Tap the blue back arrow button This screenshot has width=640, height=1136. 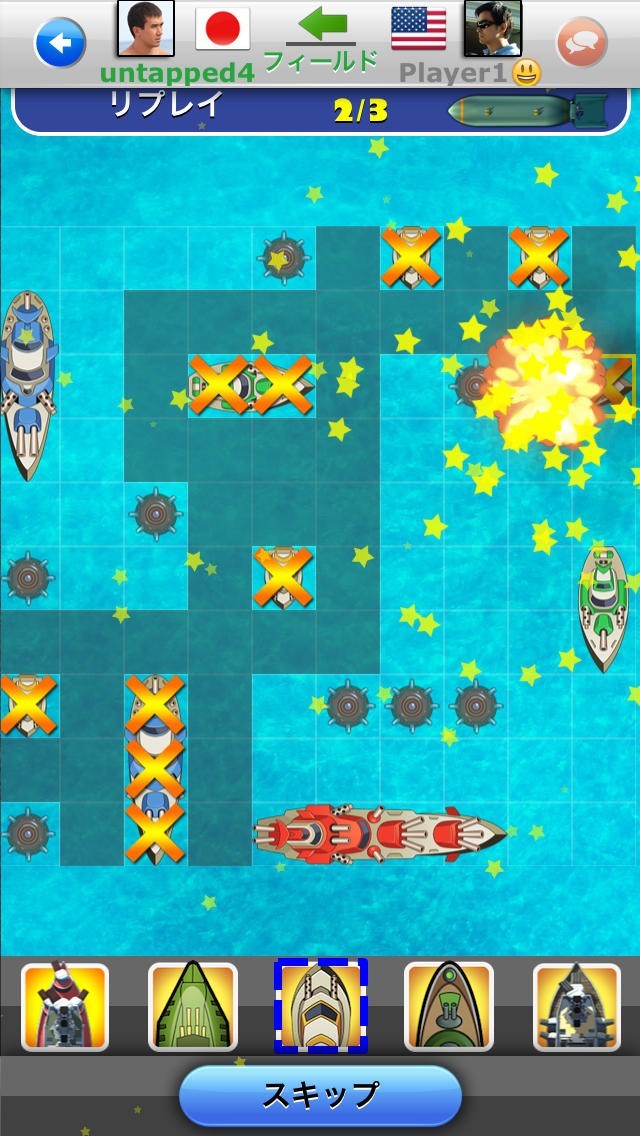pyautogui.click(x=60, y=43)
